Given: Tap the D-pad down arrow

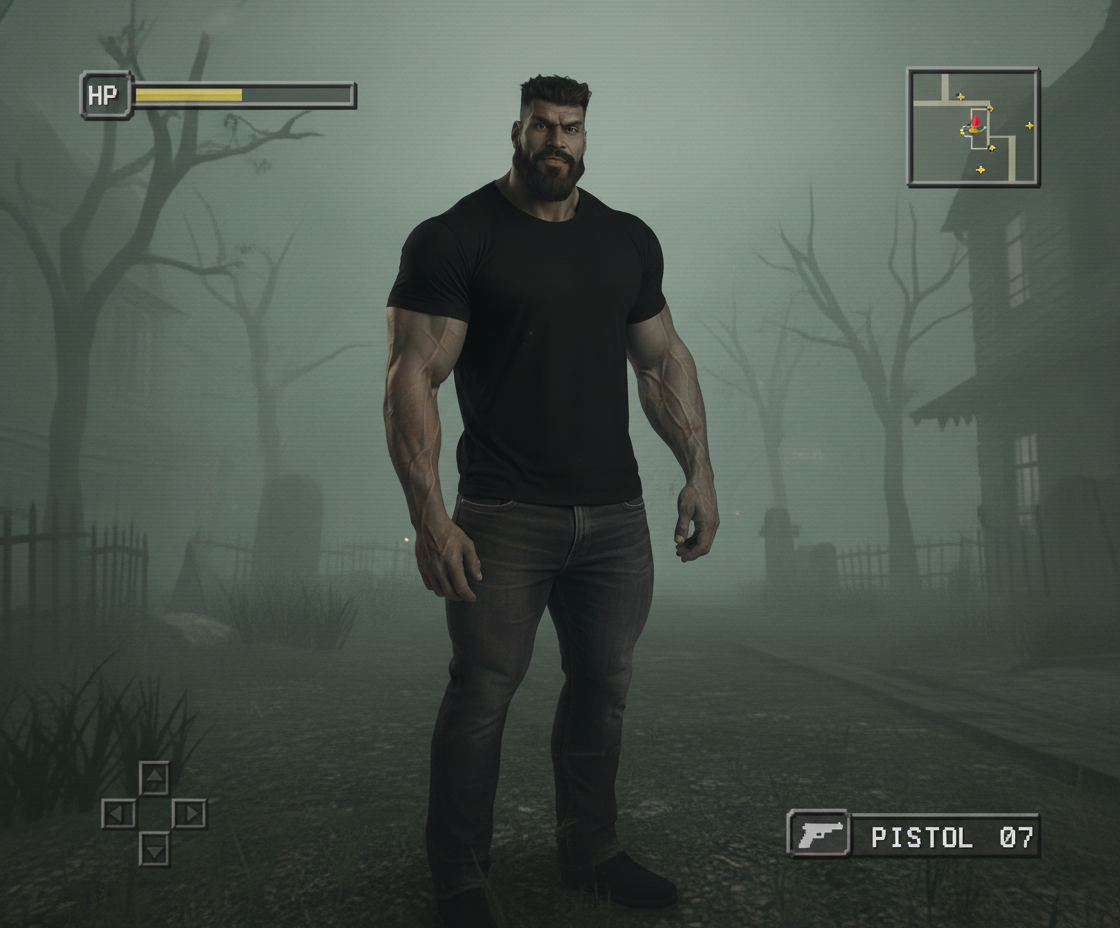Looking at the screenshot, I should click(154, 849).
